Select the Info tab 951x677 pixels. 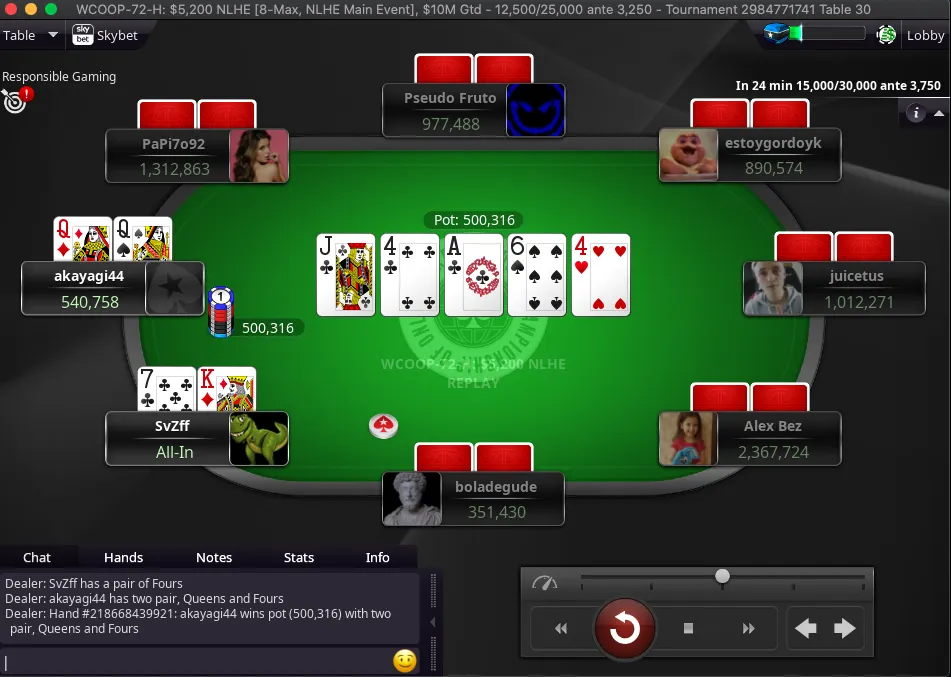(x=377, y=558)
